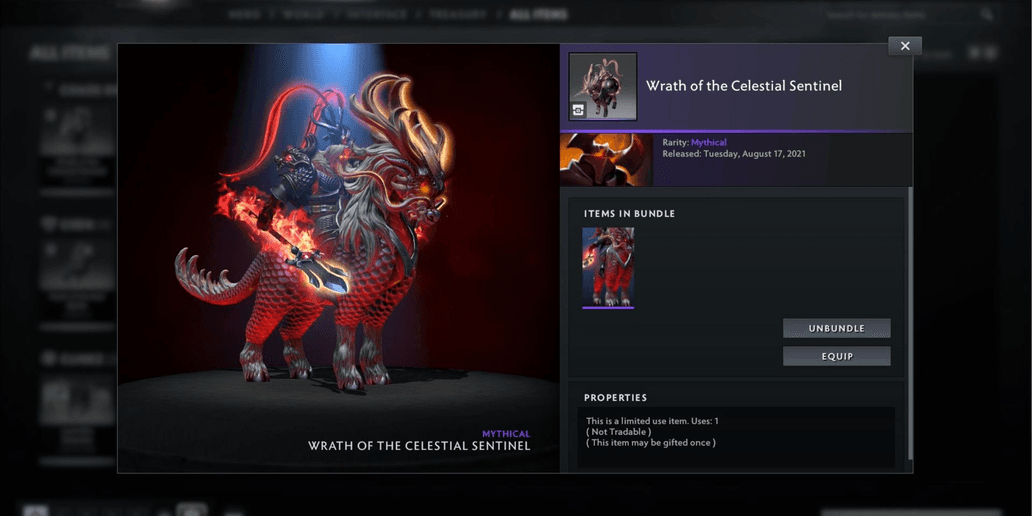The image size is (1033, 516).
Task: Switch to the Treasury tab
Action: (x=458, y=15)
